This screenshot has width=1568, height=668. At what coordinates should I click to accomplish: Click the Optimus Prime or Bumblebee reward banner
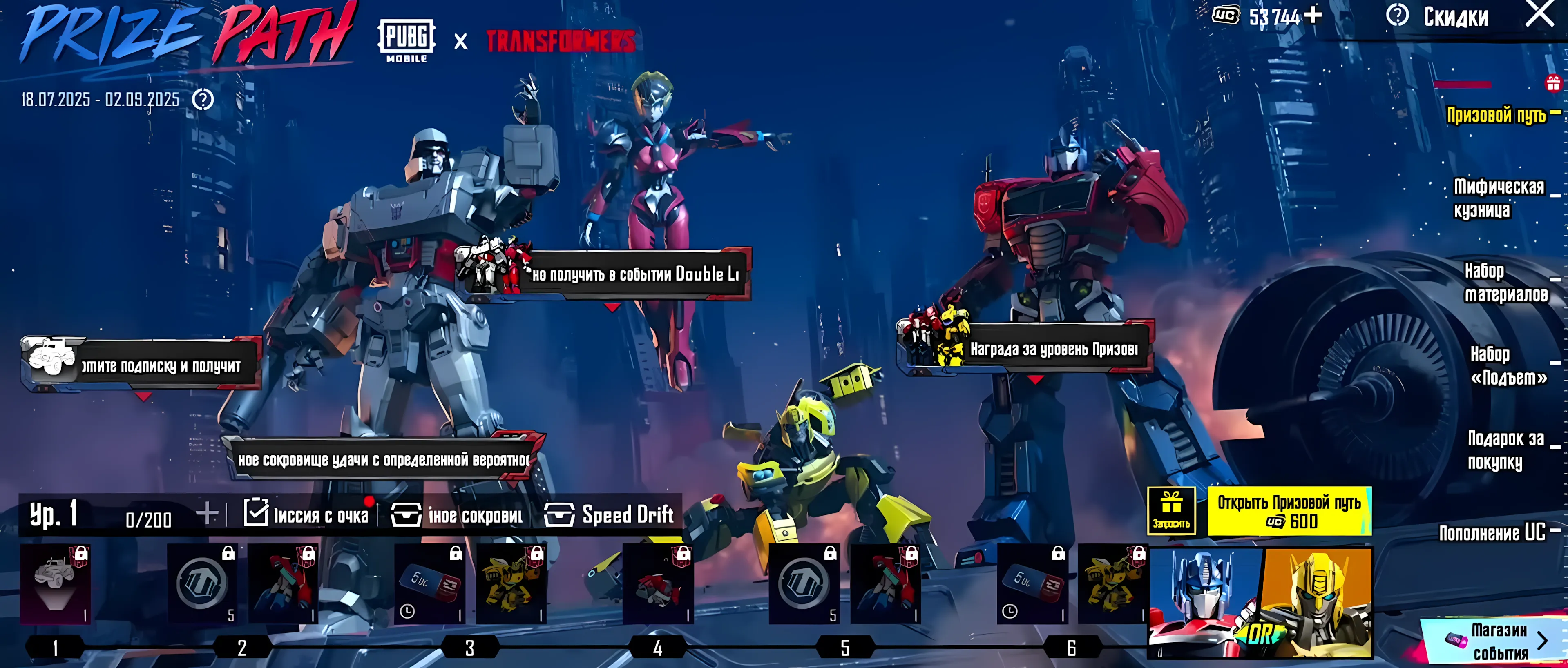pos(1260,602)
